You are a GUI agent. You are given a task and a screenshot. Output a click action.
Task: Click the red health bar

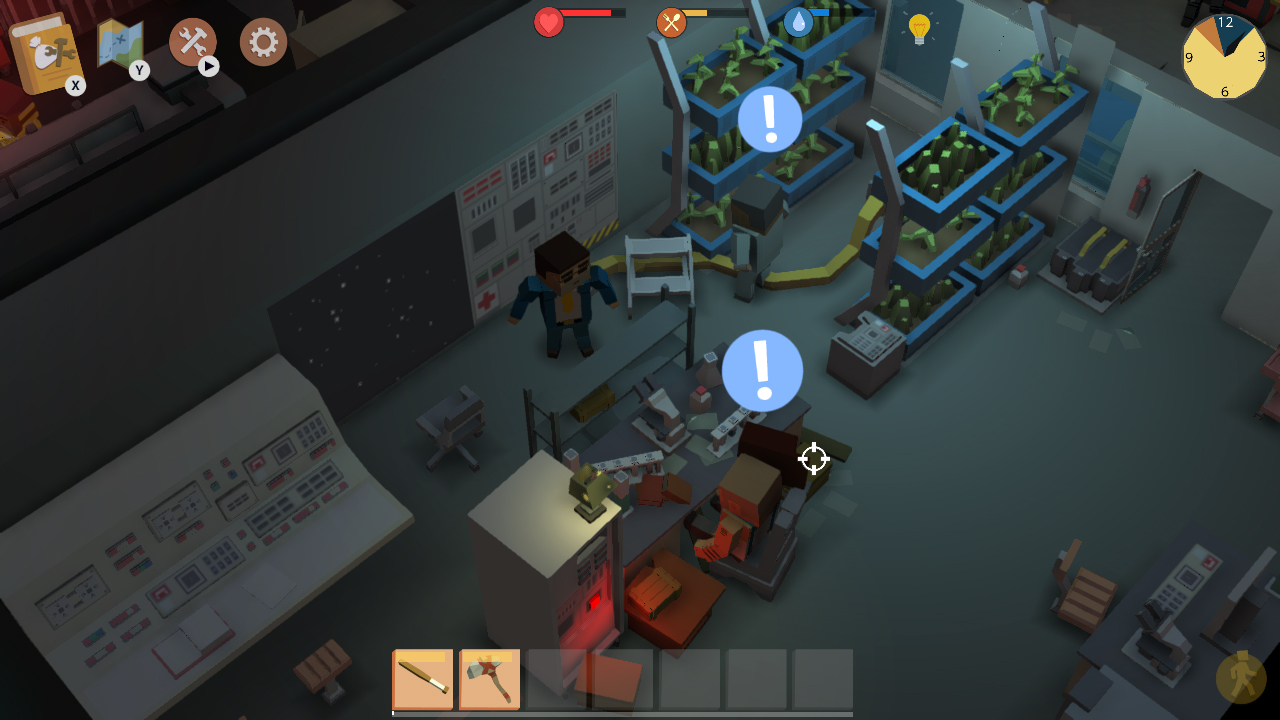point(585,14)
